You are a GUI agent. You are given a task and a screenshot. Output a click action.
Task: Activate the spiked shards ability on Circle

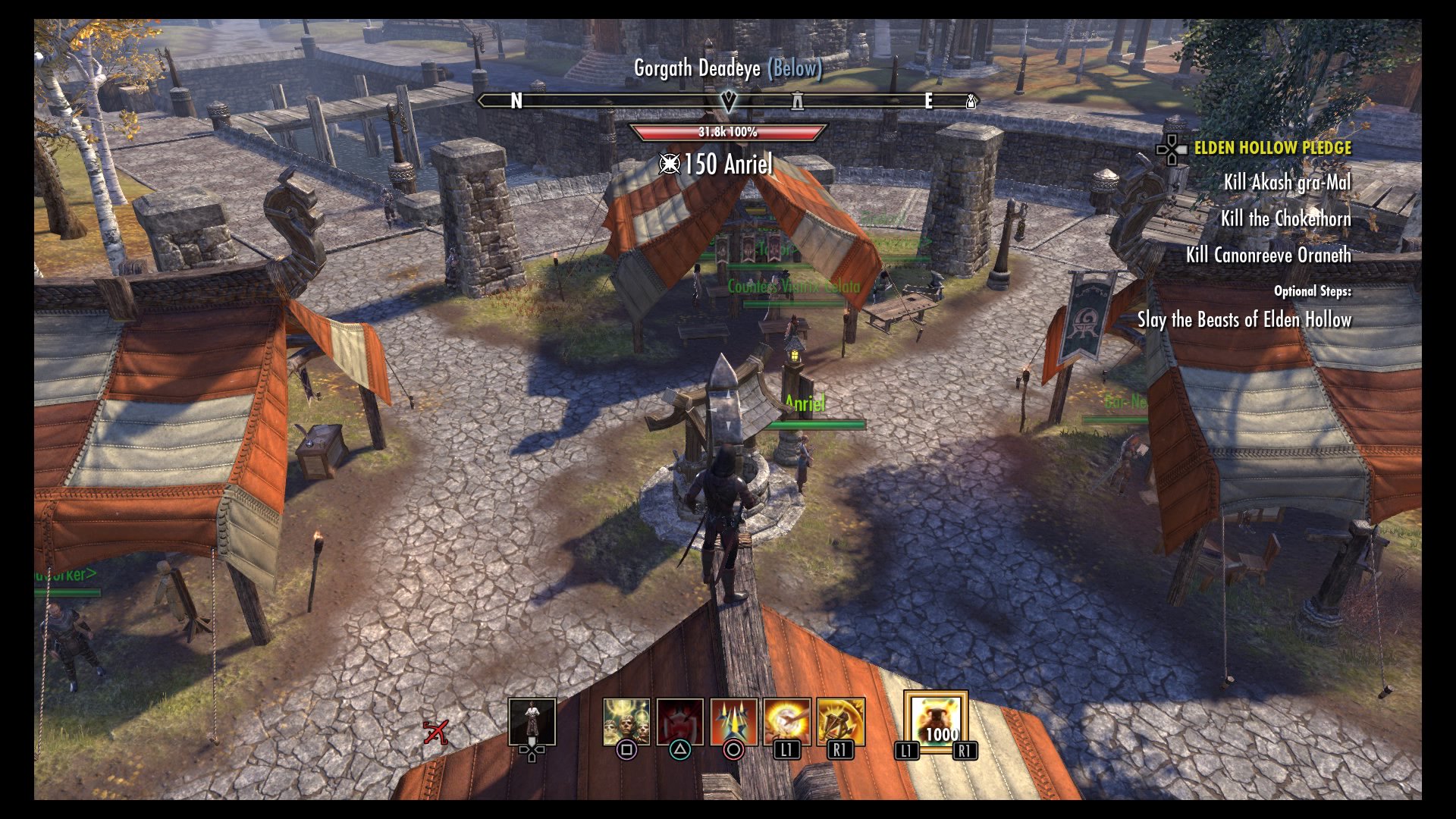[733, 722]
